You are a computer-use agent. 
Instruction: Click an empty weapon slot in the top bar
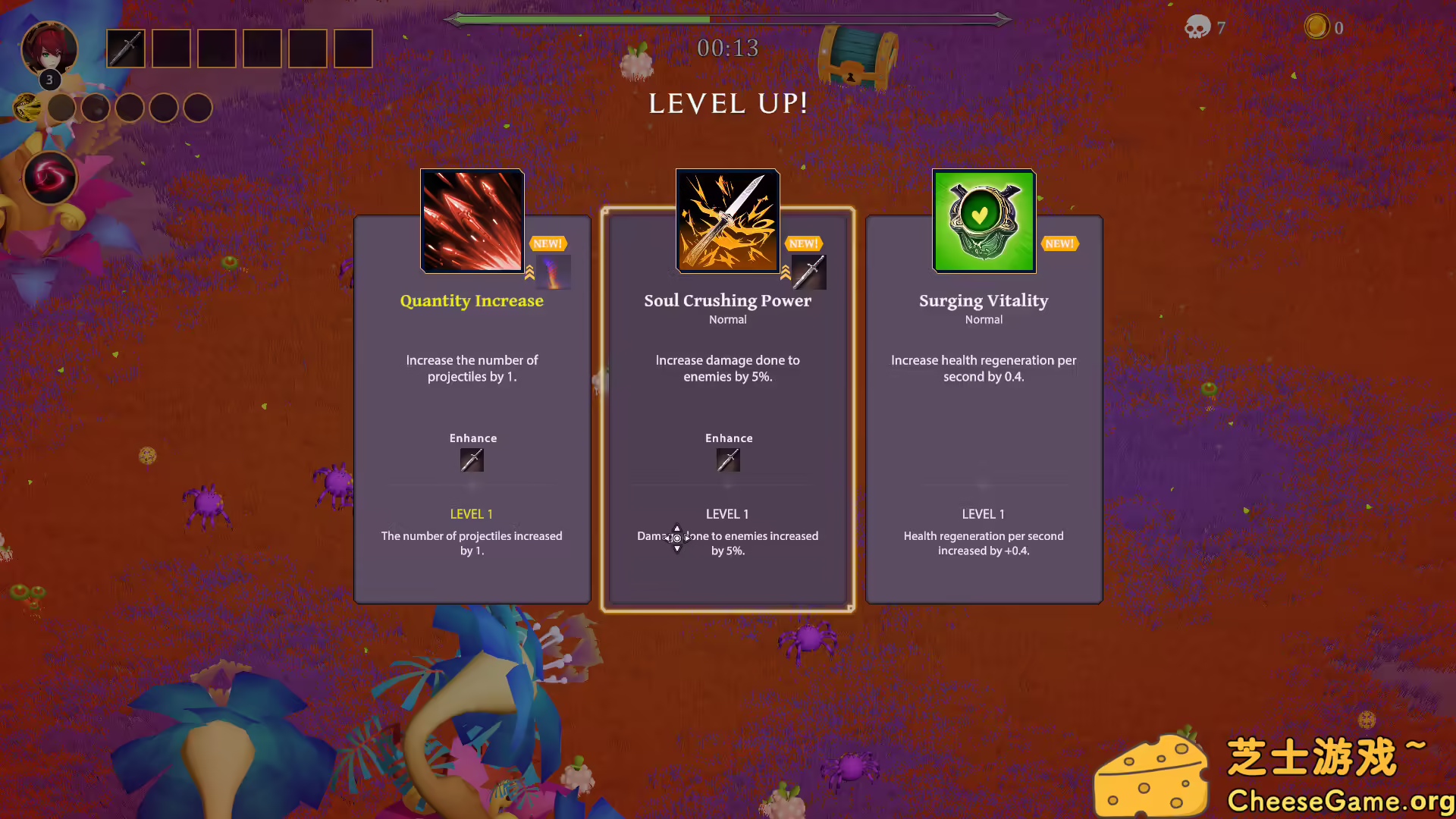(x=171, y=48)
